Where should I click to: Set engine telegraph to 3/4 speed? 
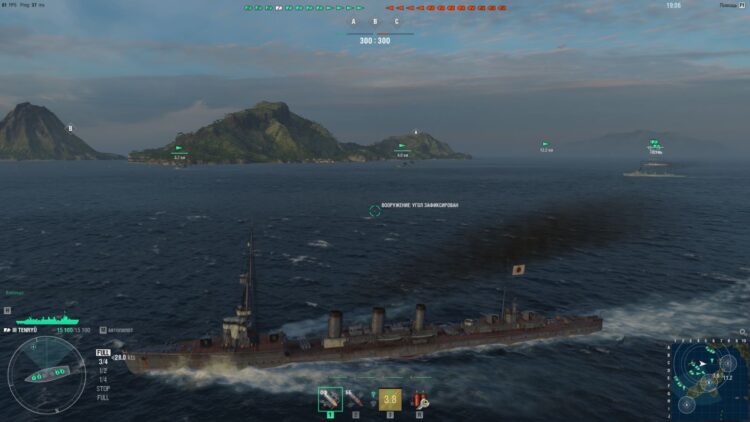(102, 361)
